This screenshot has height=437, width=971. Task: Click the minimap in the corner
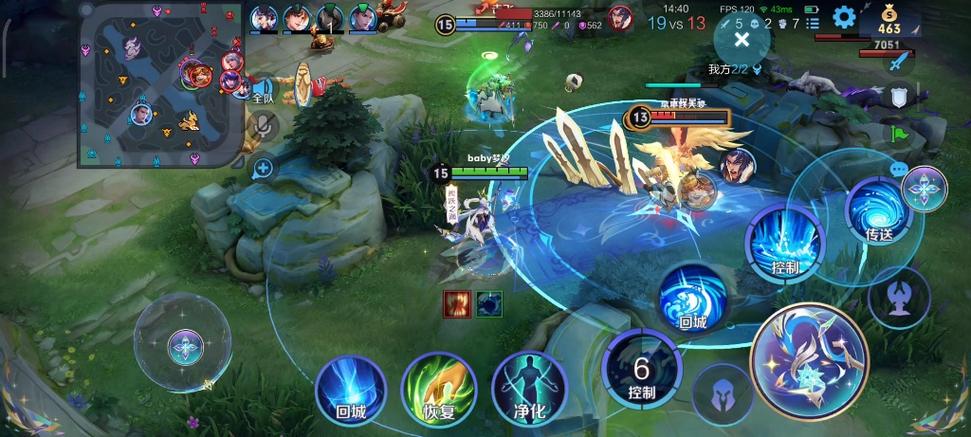tap(160, 83)
